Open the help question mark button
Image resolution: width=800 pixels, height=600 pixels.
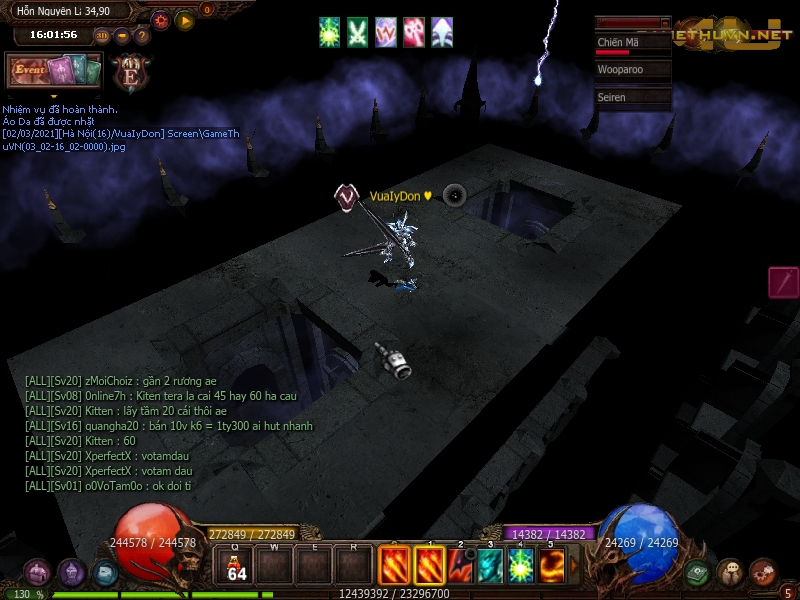pos(141,36)
